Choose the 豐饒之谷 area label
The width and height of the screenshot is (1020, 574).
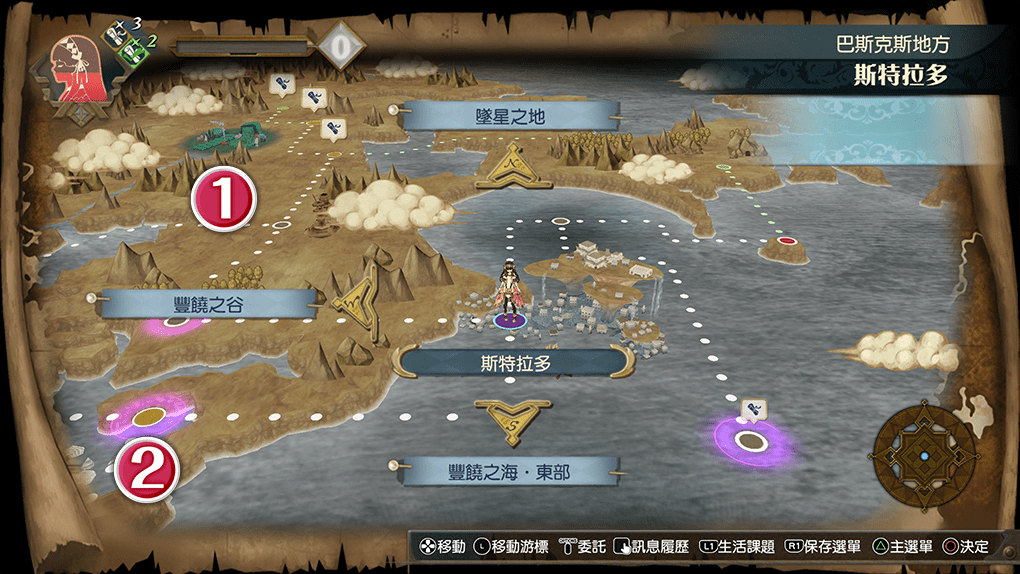pyautogui.click(x=208, y=304)
